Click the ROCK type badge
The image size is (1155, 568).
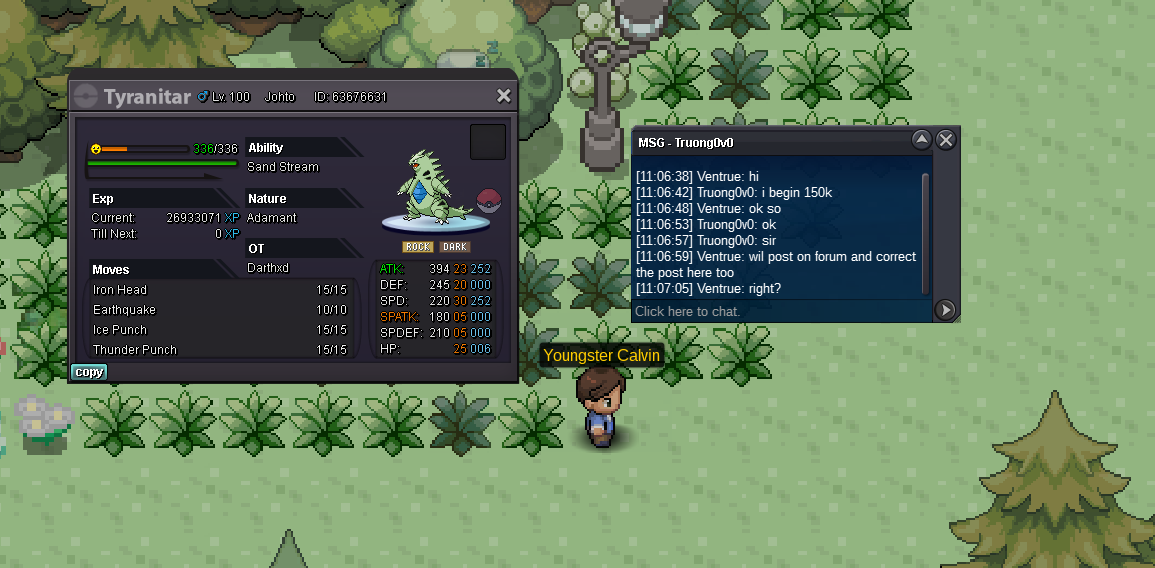pos(418,247)
